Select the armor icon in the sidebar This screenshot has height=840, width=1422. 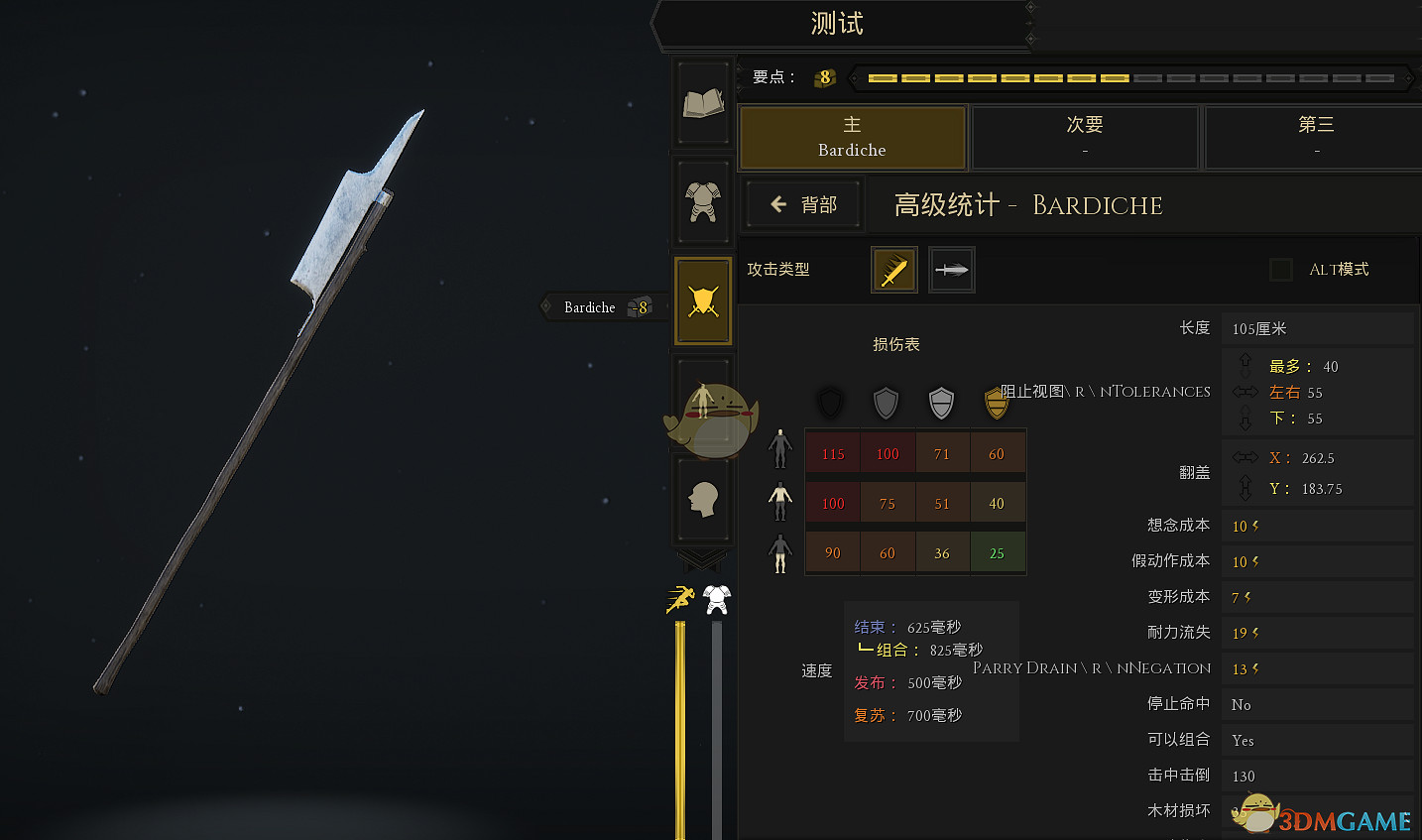[702, 201]
